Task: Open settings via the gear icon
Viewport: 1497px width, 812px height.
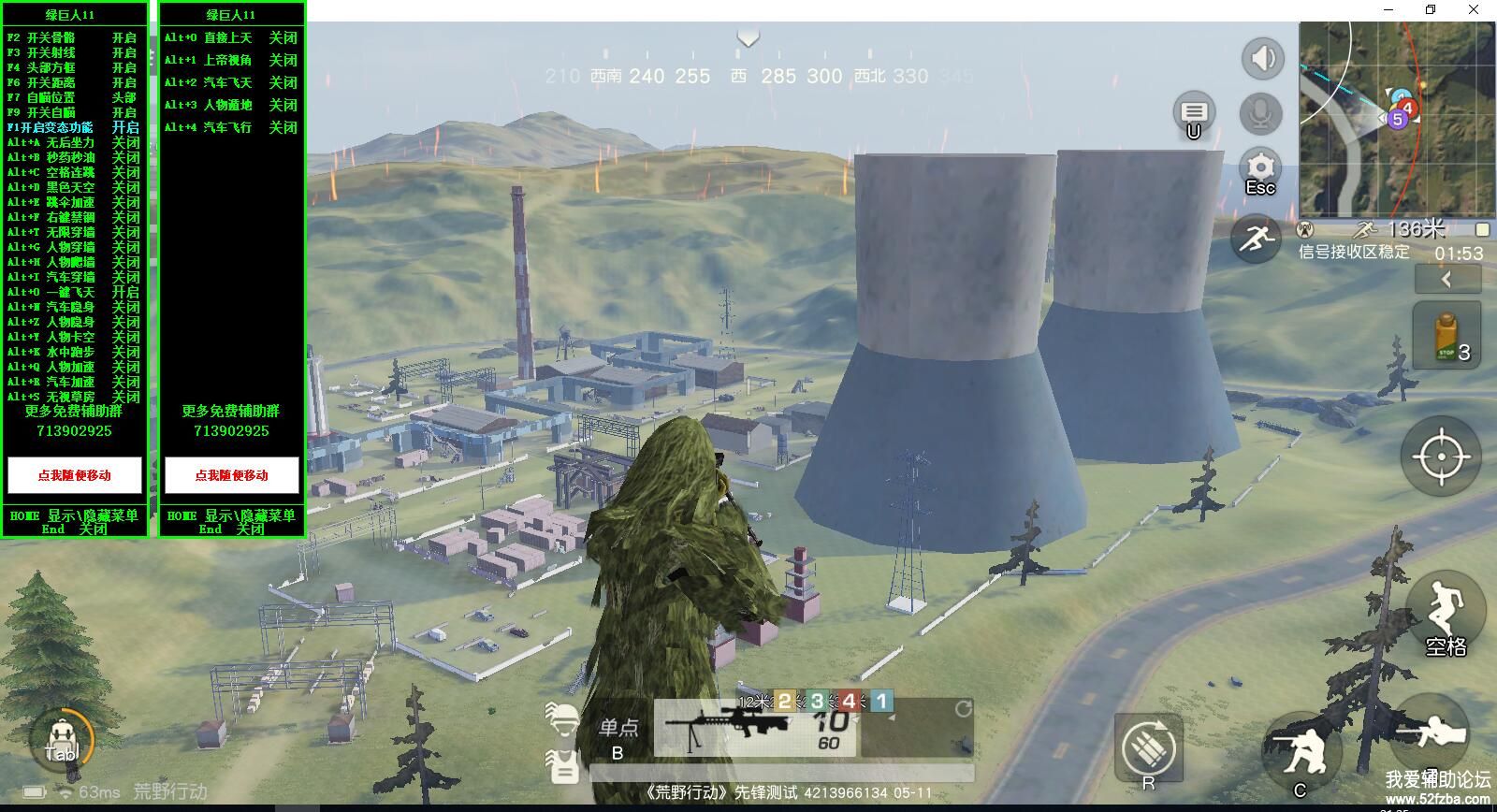Action: (1260, 169)
